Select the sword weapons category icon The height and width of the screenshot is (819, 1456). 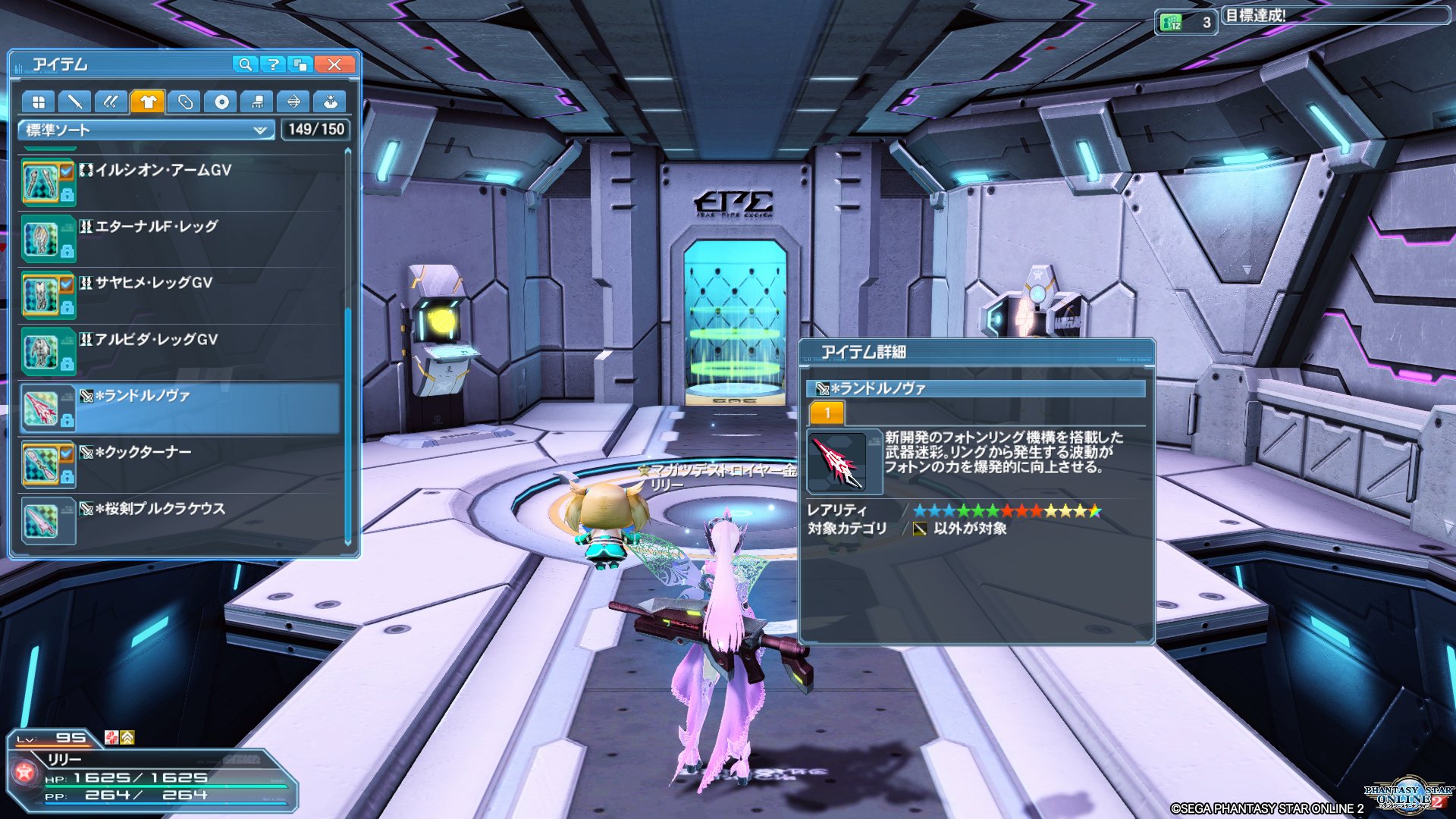[76, 101]
